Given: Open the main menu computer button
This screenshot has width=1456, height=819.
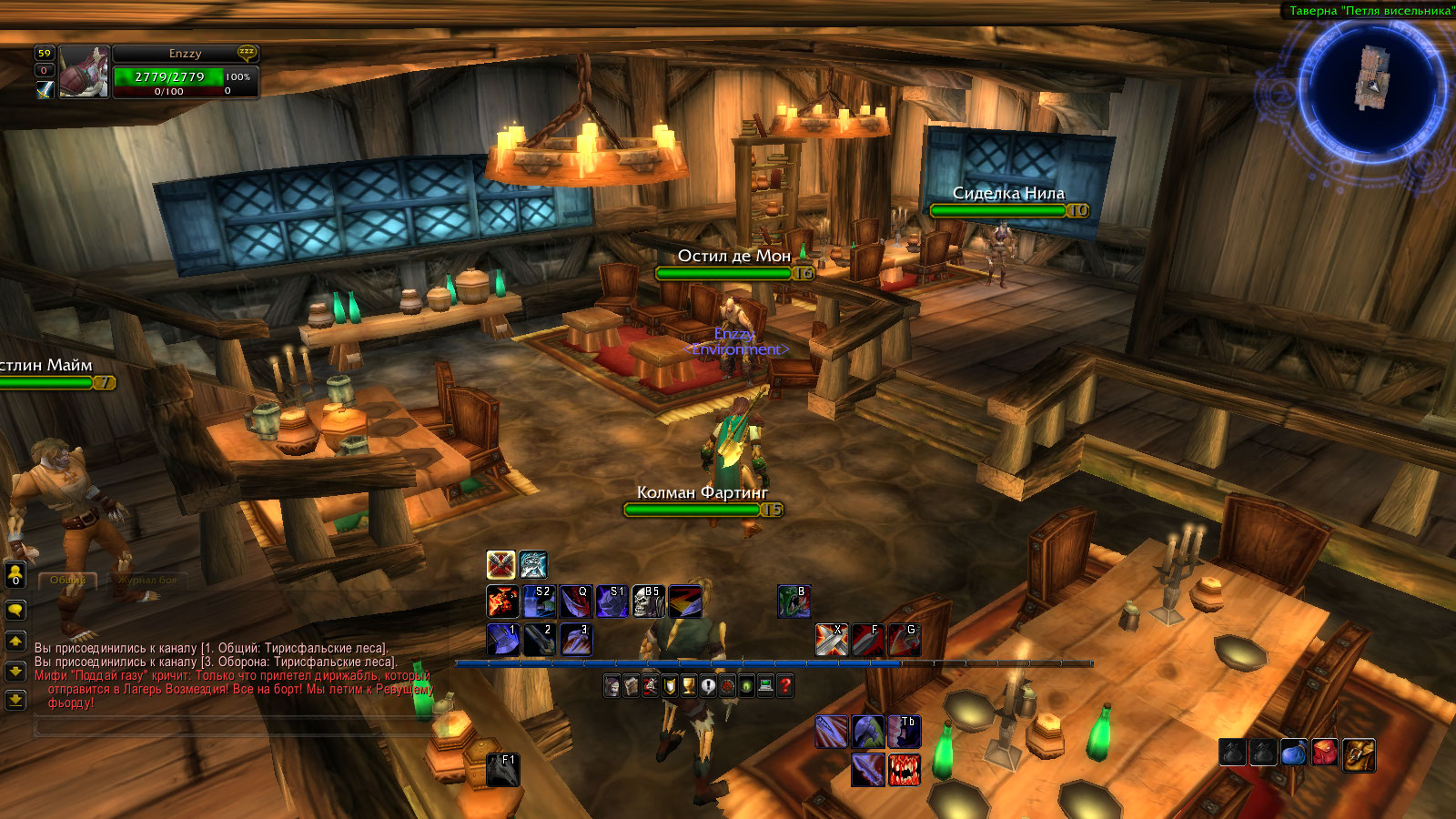Looking at the screenshot, I should [766, 686].
